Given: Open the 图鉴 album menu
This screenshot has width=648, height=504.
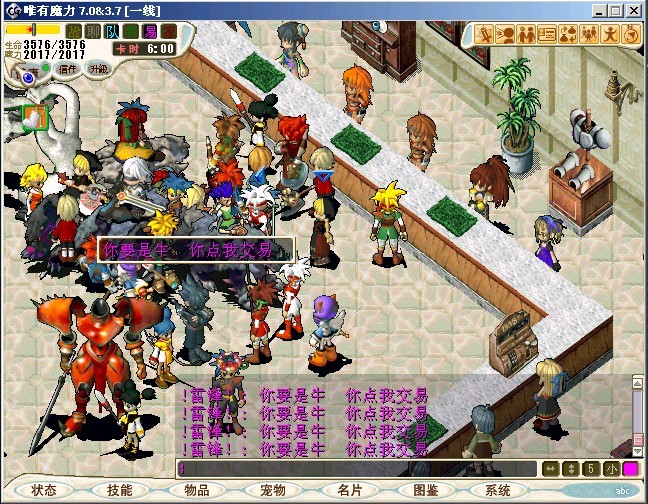Looking at the screenshot, I should [426, 491].
